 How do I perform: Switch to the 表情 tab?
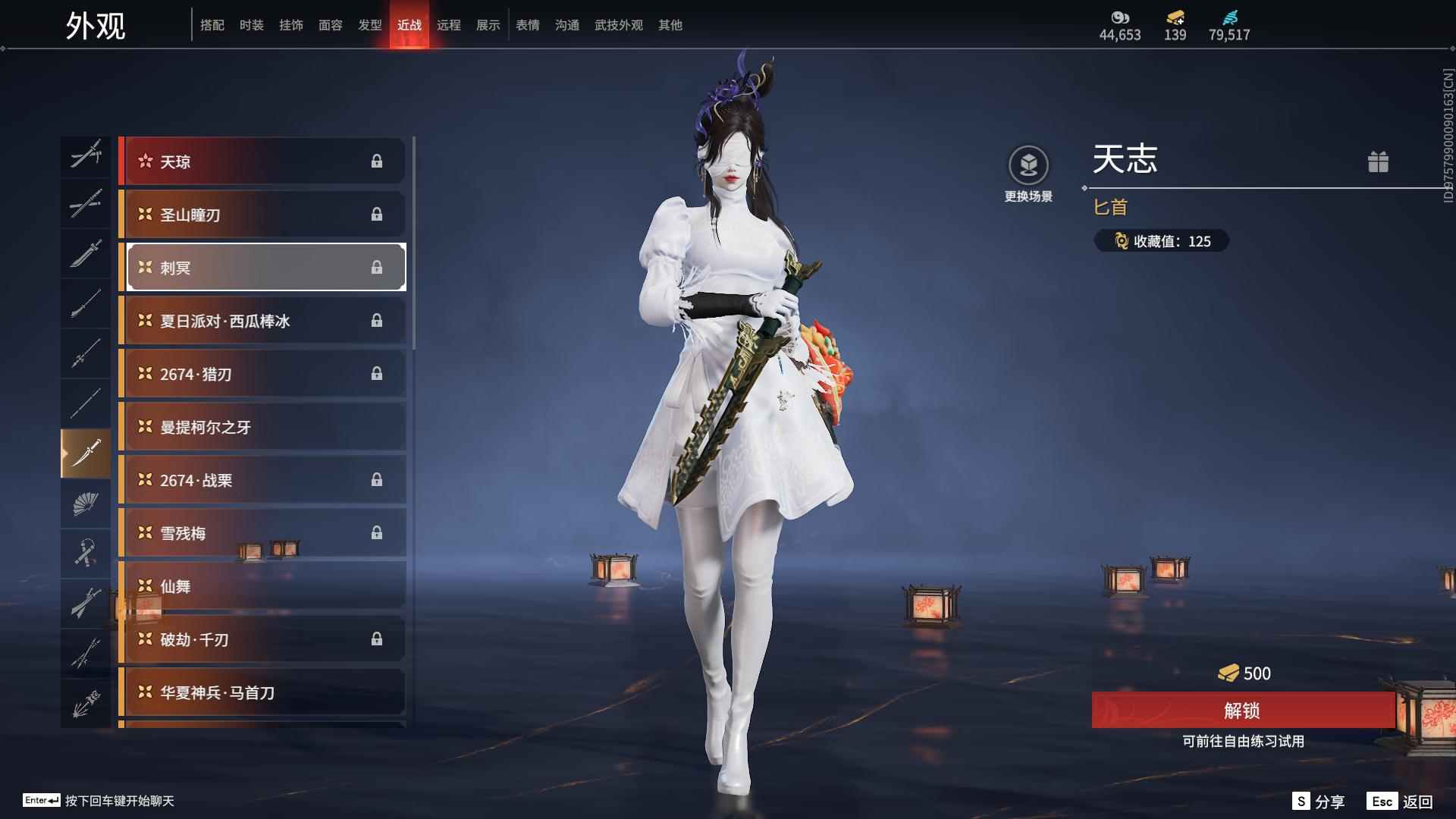[x=527, y=24]
